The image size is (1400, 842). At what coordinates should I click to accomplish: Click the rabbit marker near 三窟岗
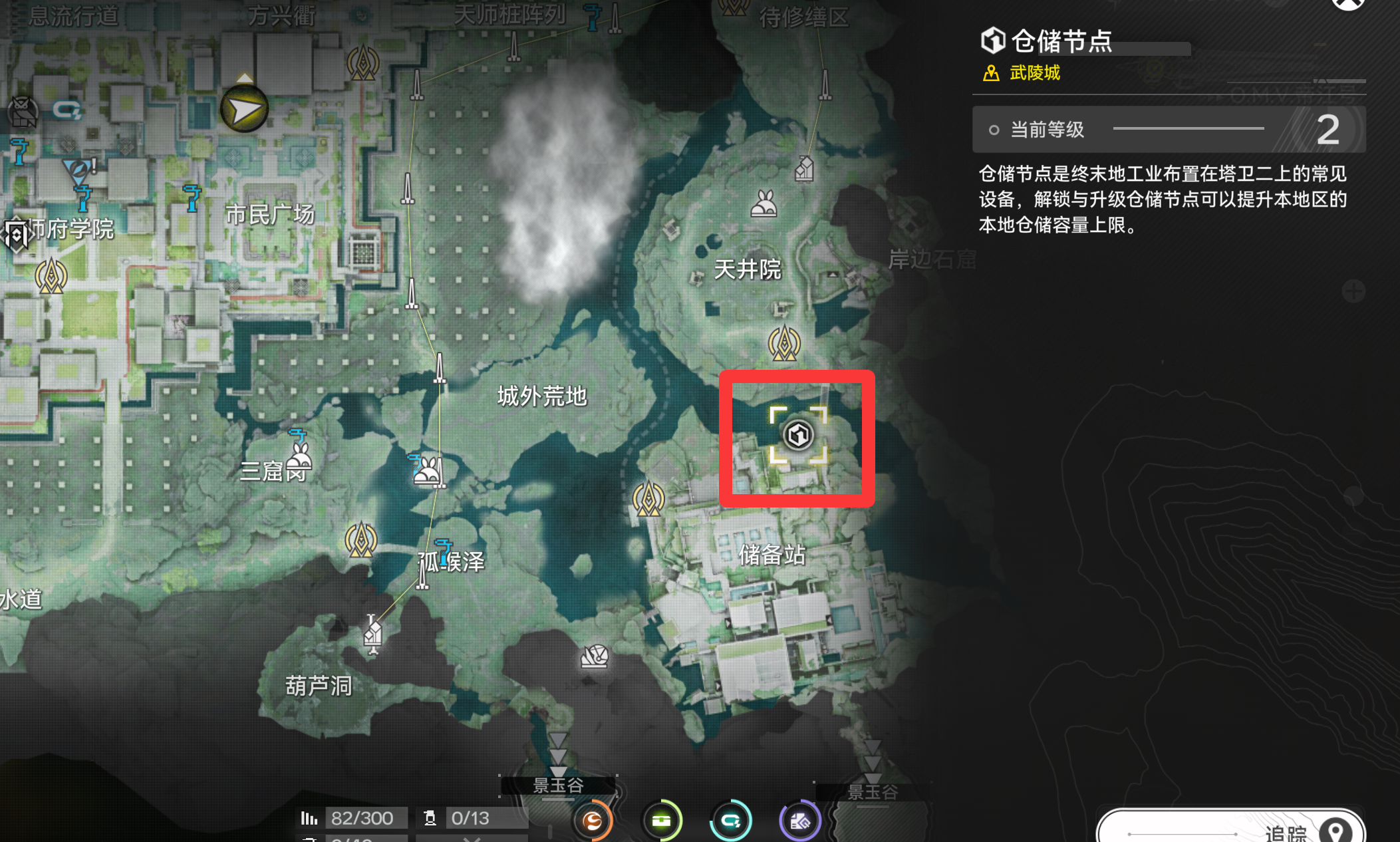tap(299, 460)
